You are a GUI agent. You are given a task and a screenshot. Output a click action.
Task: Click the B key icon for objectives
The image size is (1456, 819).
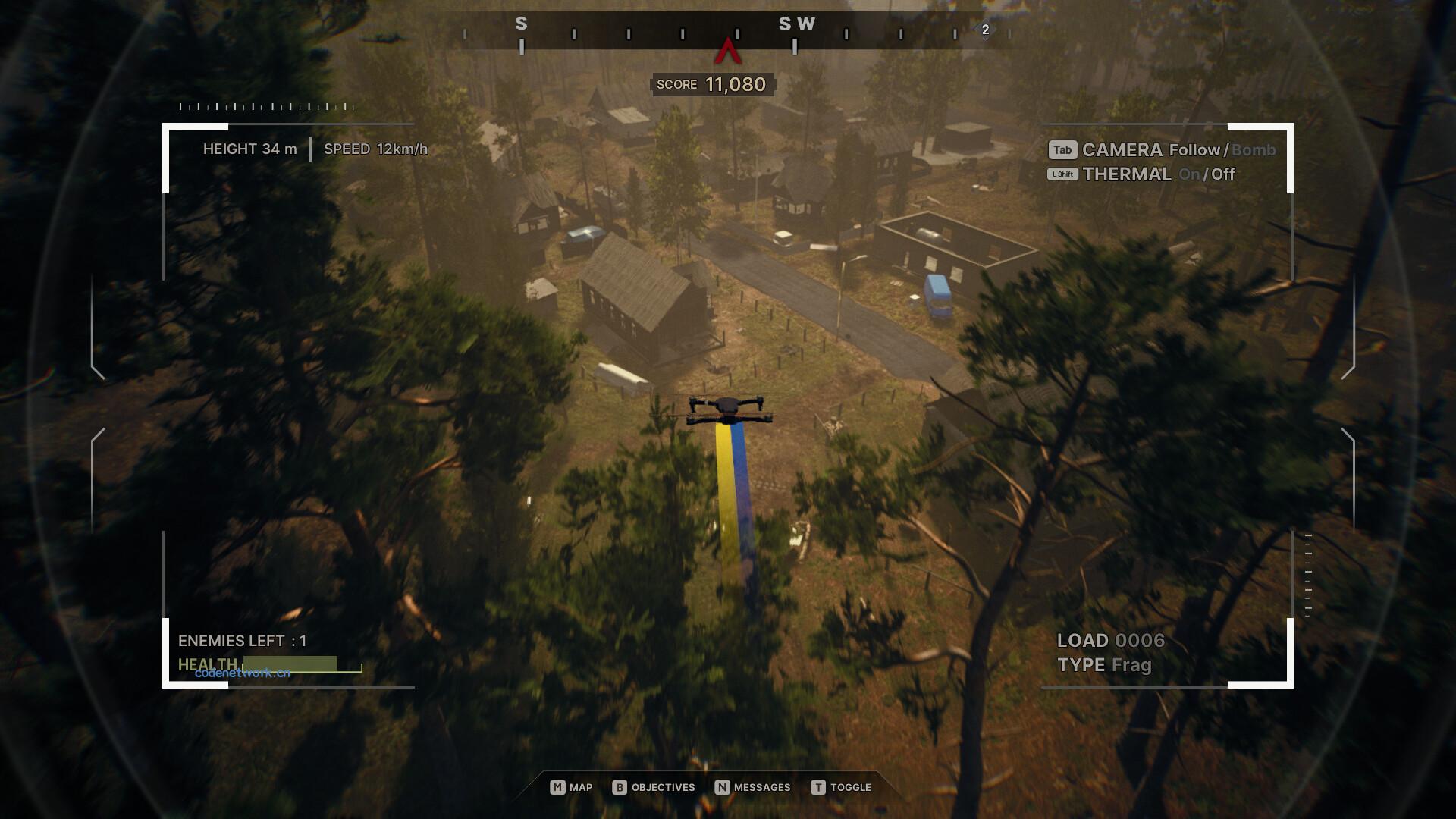coord(622,787)
